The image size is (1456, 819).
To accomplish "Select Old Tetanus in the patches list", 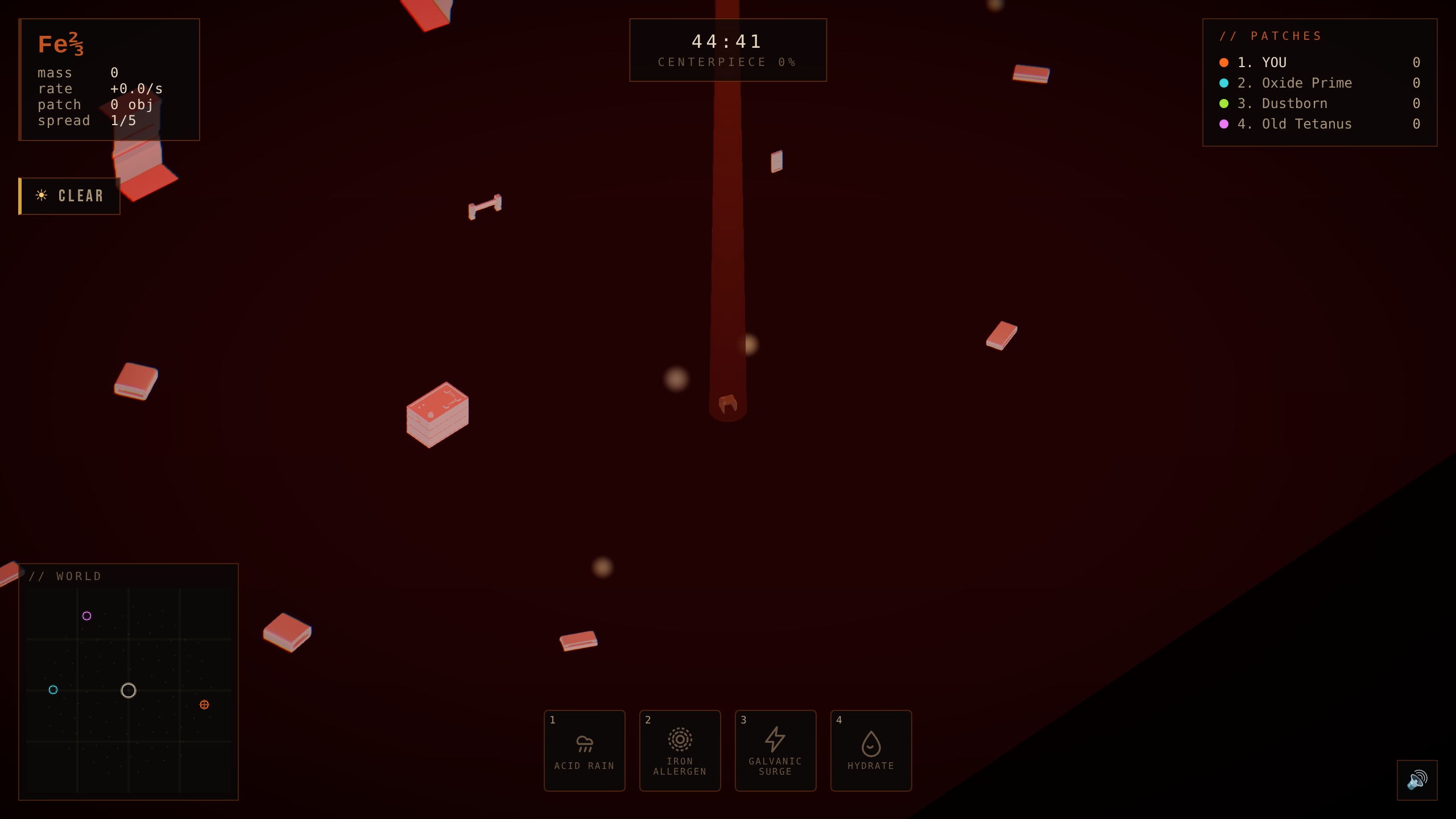I will tap(1306, 124).
